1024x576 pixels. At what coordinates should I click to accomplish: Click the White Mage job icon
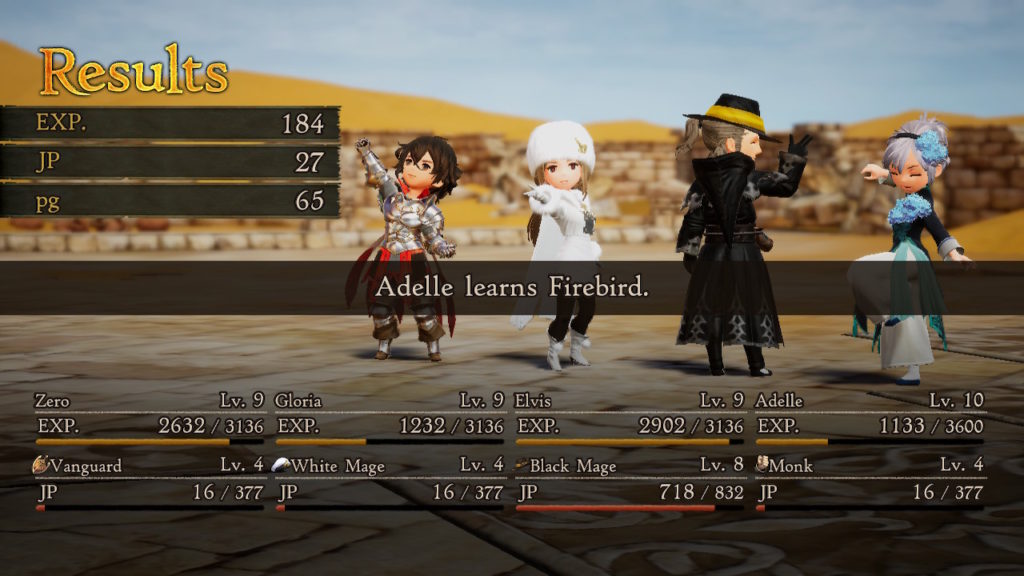281,465
